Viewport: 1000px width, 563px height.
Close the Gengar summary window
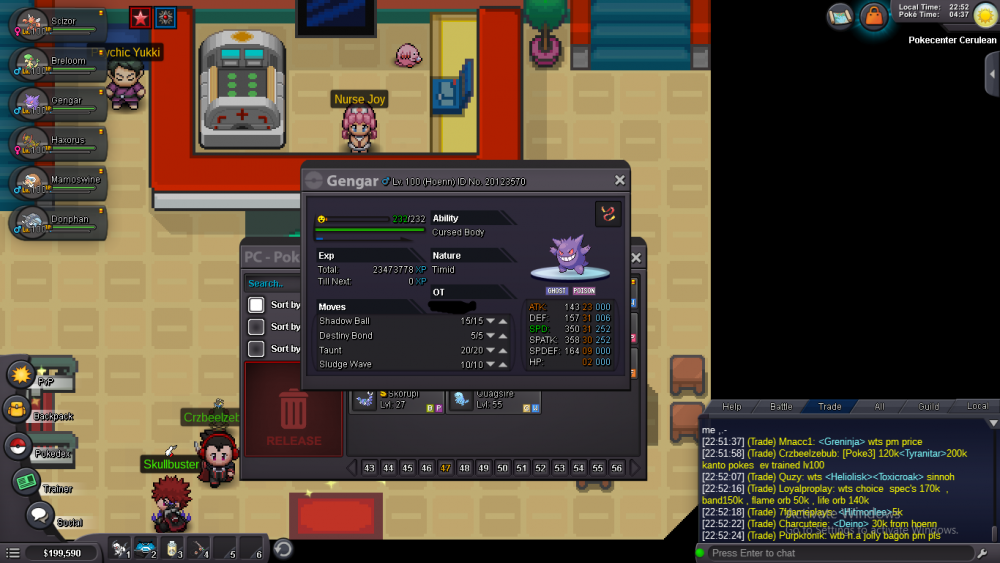(x=620, y=180)
